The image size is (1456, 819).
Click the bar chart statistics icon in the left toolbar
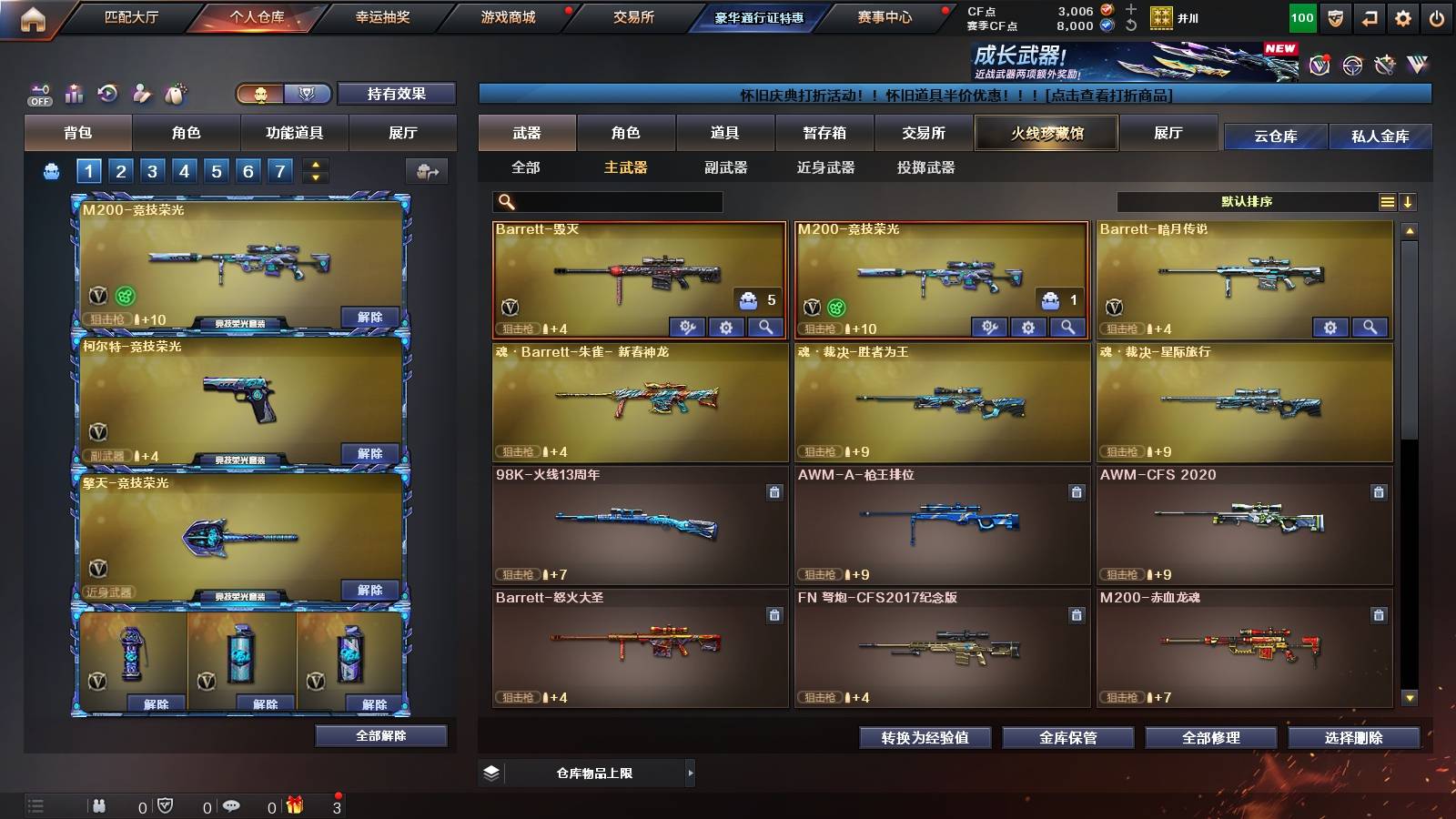click(x=73, y=94)
